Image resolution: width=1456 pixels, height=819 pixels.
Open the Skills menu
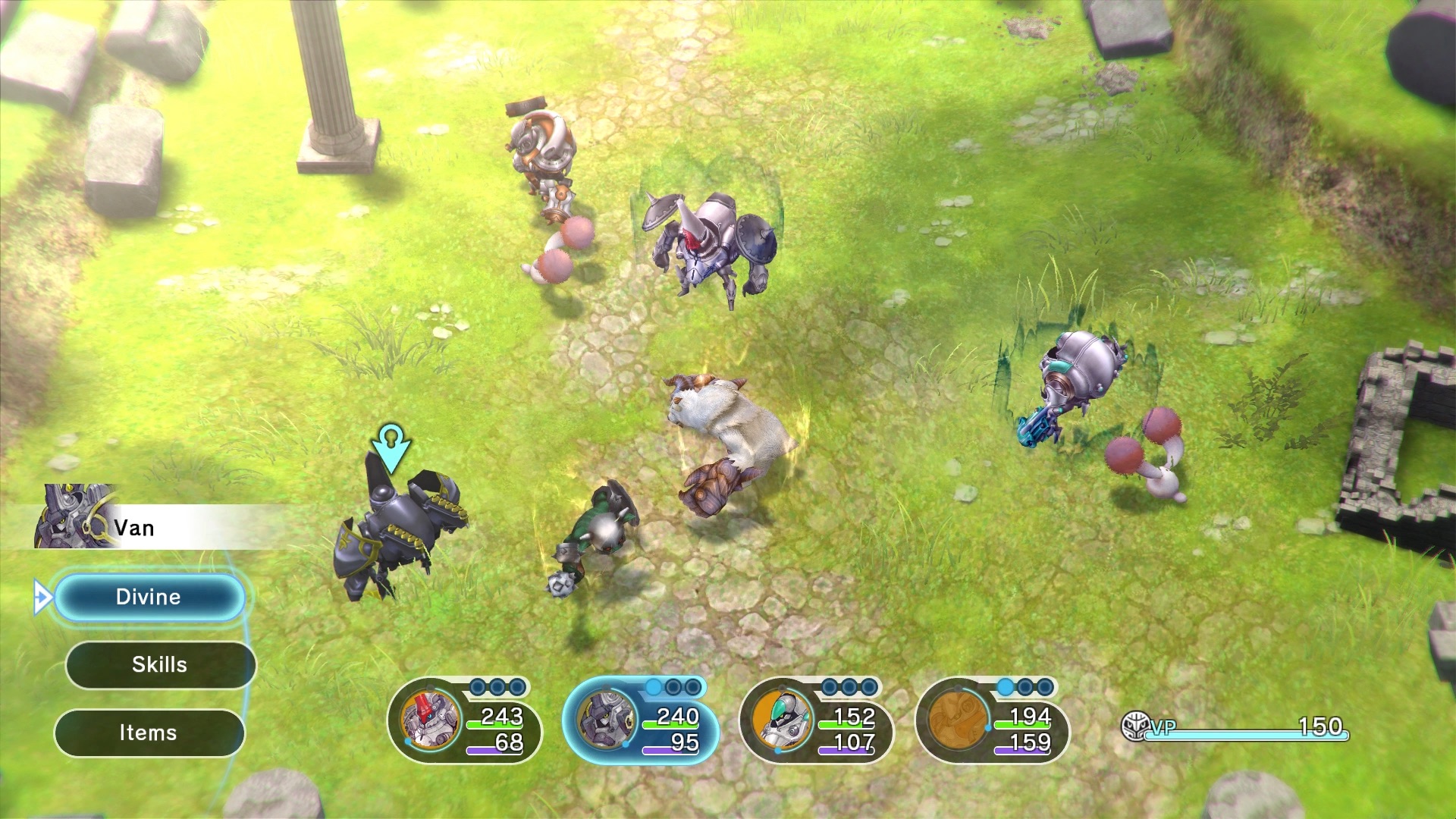click(x=158, y=664)
